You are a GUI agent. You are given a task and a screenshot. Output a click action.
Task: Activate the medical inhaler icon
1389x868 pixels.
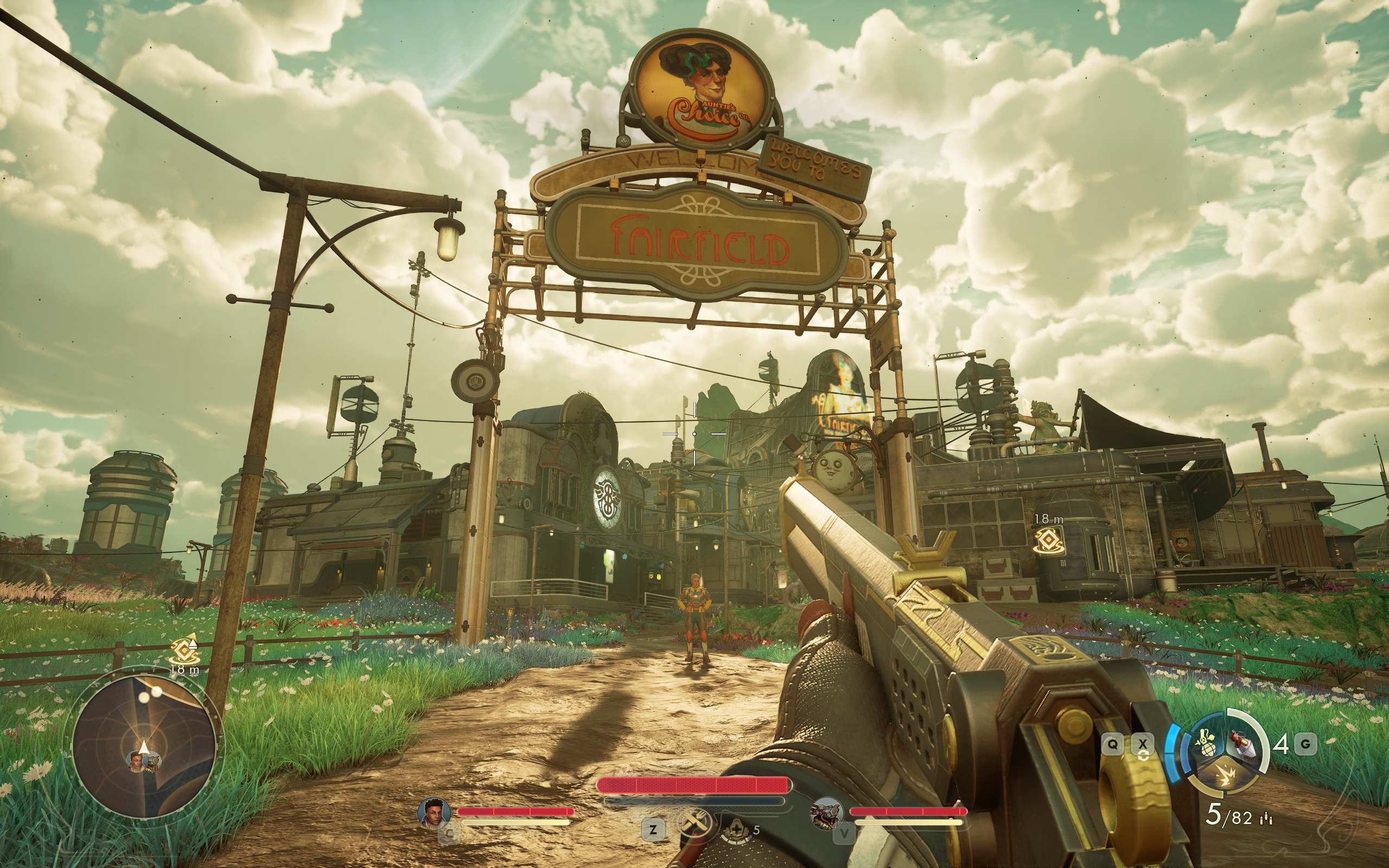(x=736, y=830)
